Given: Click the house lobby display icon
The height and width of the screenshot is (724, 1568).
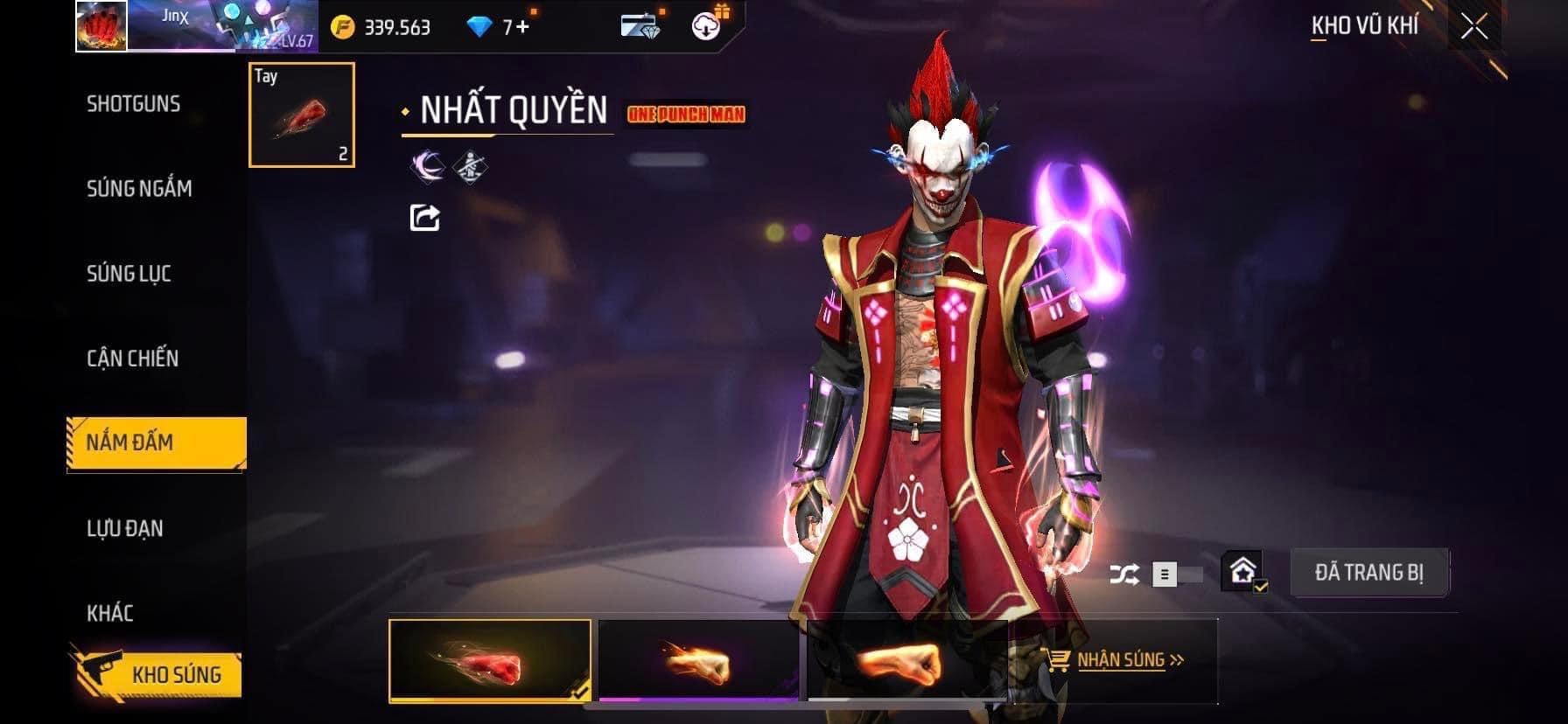Looking at the screenshot, I should point(1243,573).
